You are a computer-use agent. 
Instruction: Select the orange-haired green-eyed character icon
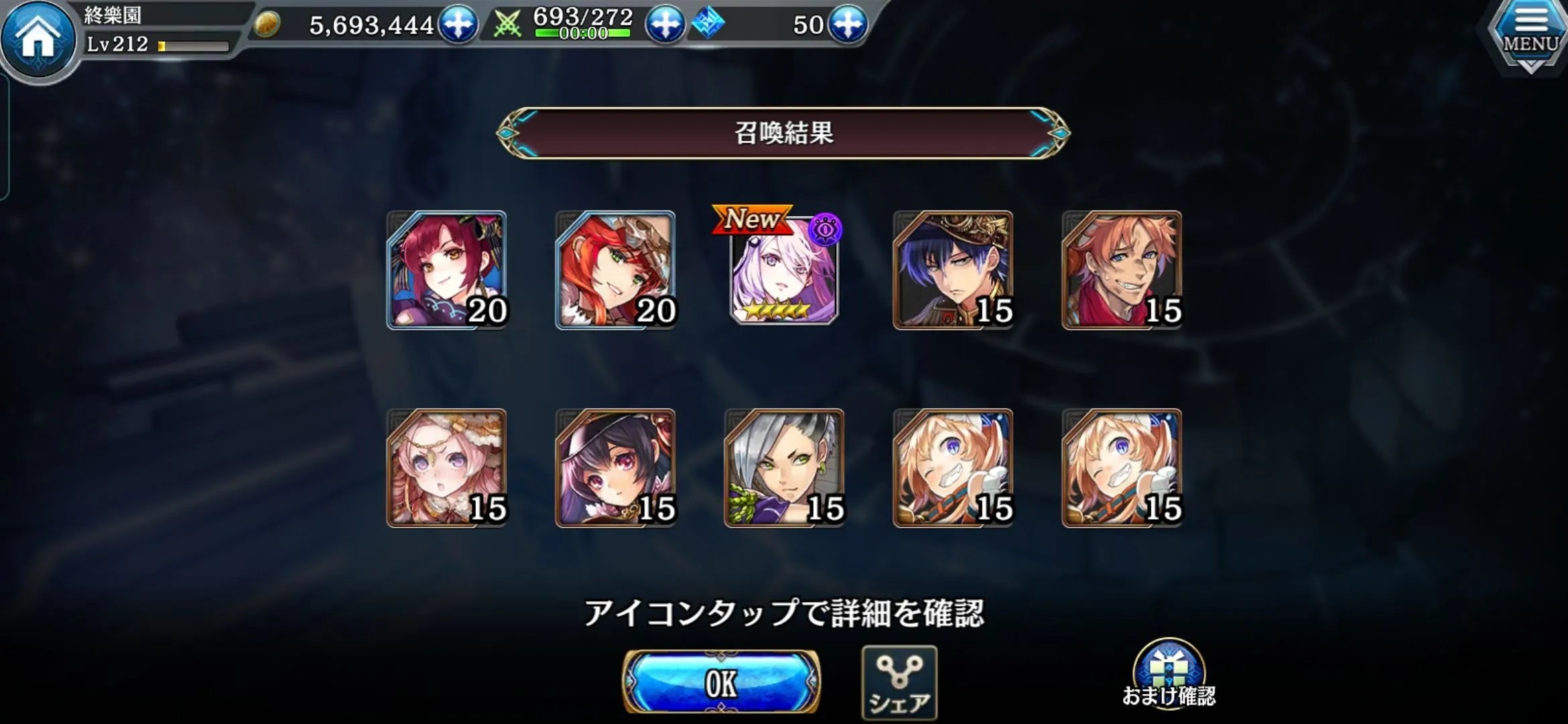pyautogui.click(x=616, y=270)
